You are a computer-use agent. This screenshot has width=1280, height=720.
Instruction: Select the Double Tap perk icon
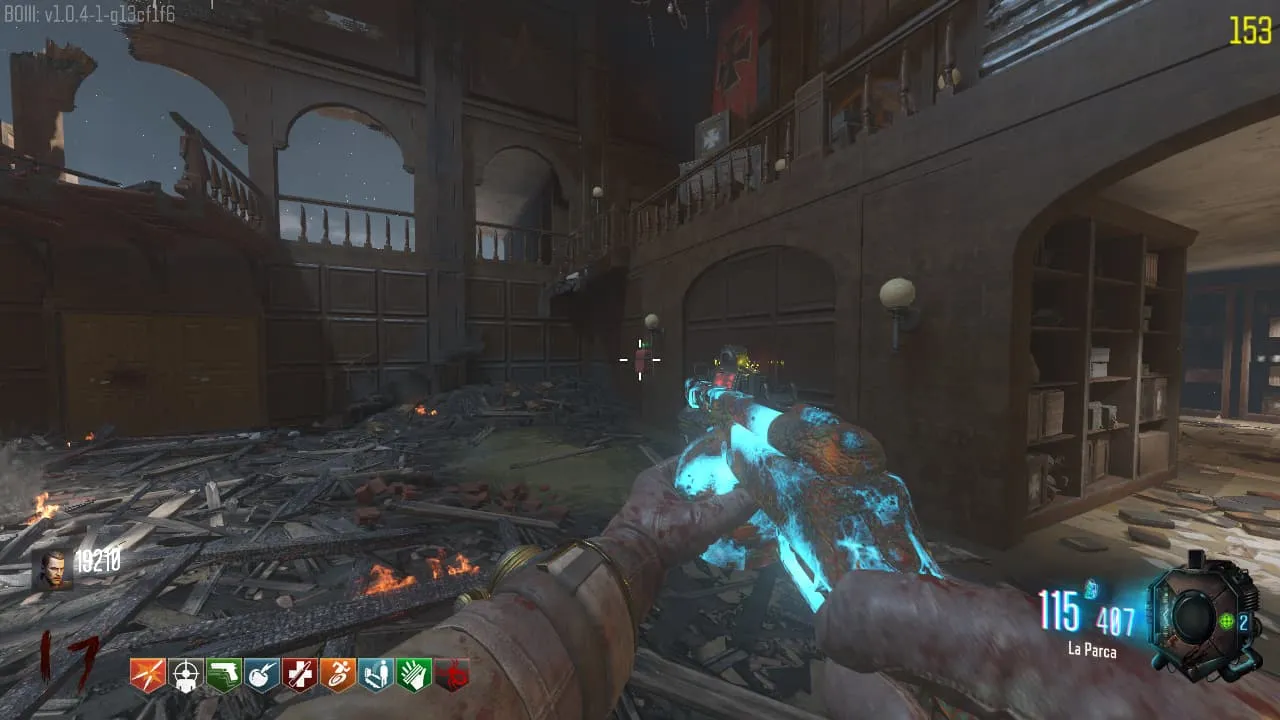(148, 675)
